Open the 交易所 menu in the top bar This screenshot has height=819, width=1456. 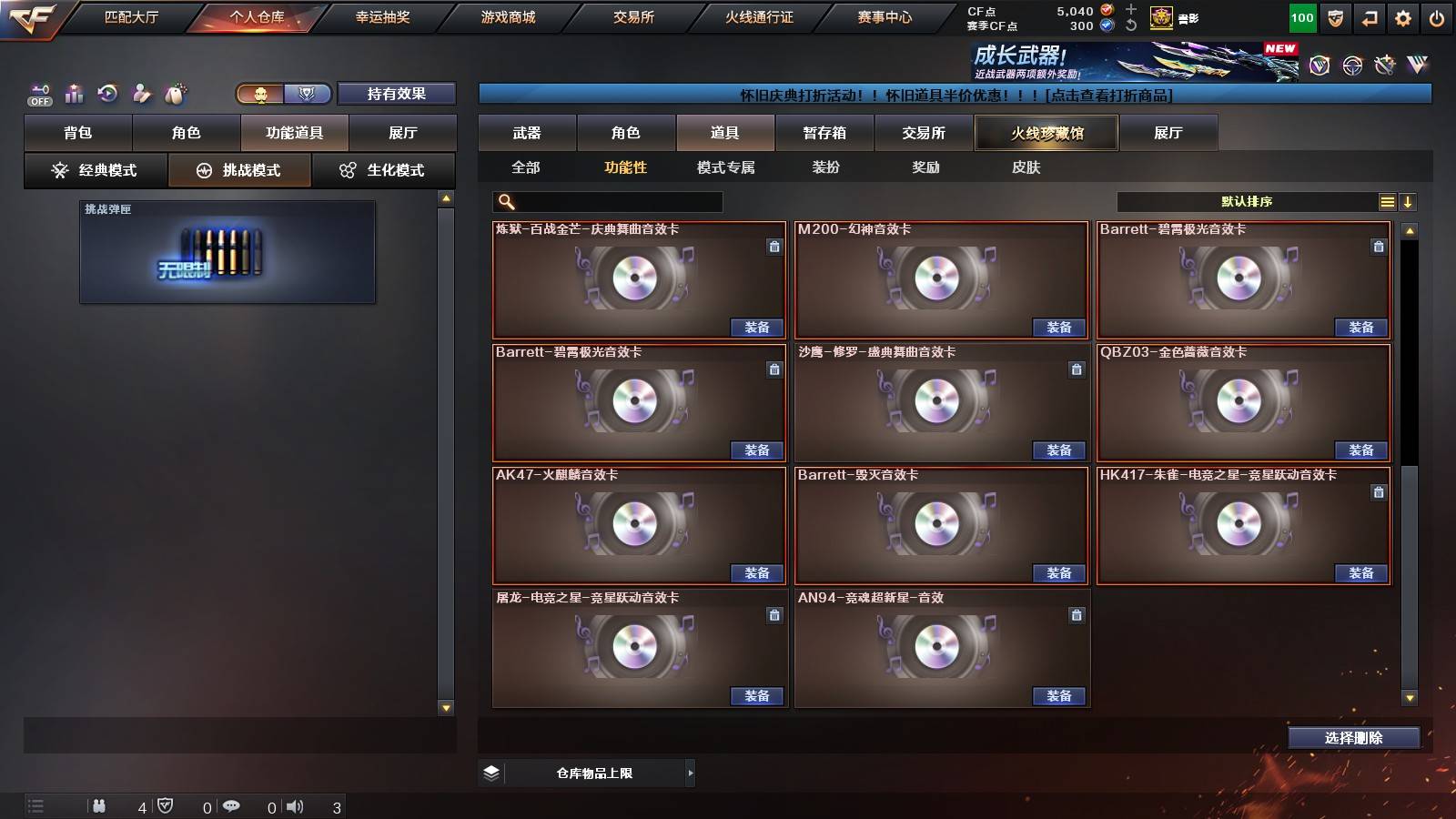[632, 17]
